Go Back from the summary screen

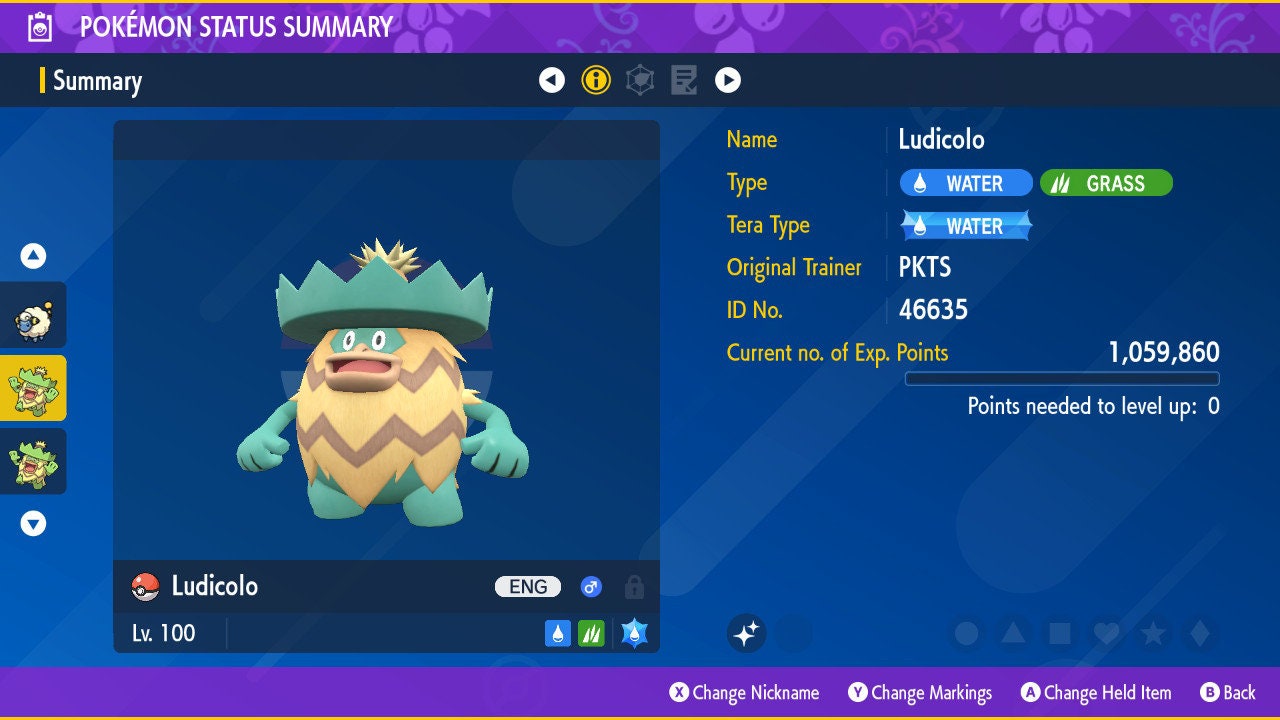tap(1228, 692)
